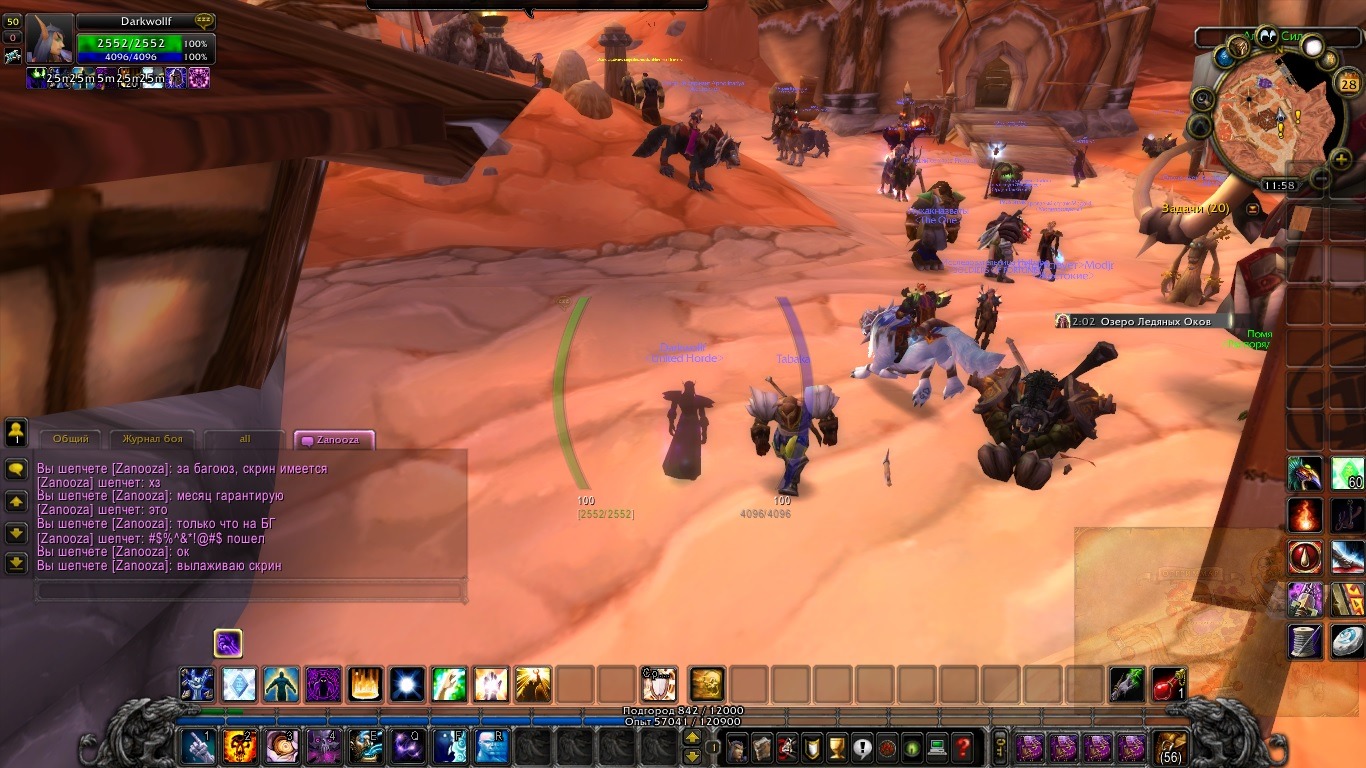Screen dimensions: 1366x768
Task: Open the calendar showing day 28
Action: coord(1346,84)
